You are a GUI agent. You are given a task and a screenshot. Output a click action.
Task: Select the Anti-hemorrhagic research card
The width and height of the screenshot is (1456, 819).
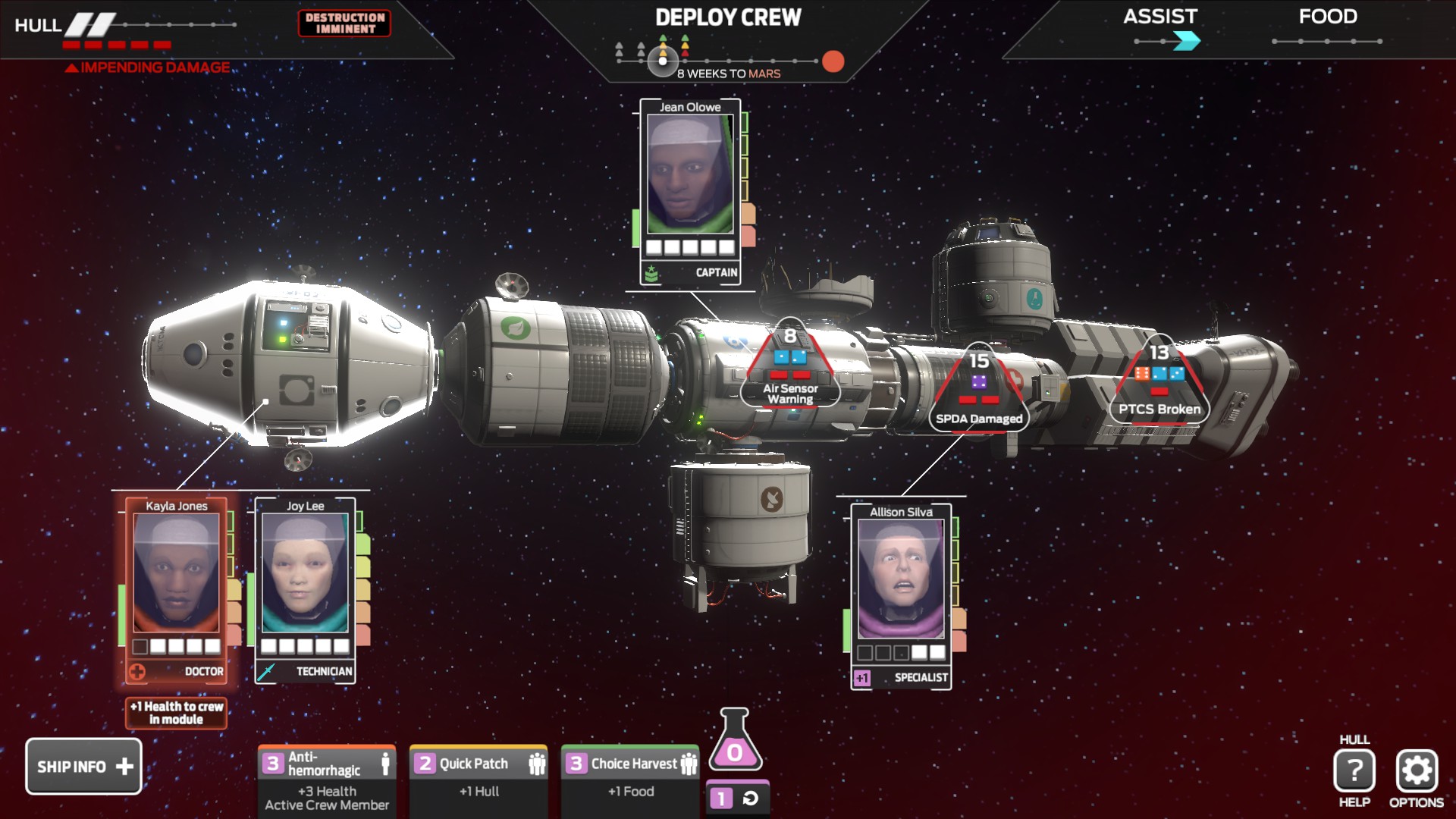327,780
